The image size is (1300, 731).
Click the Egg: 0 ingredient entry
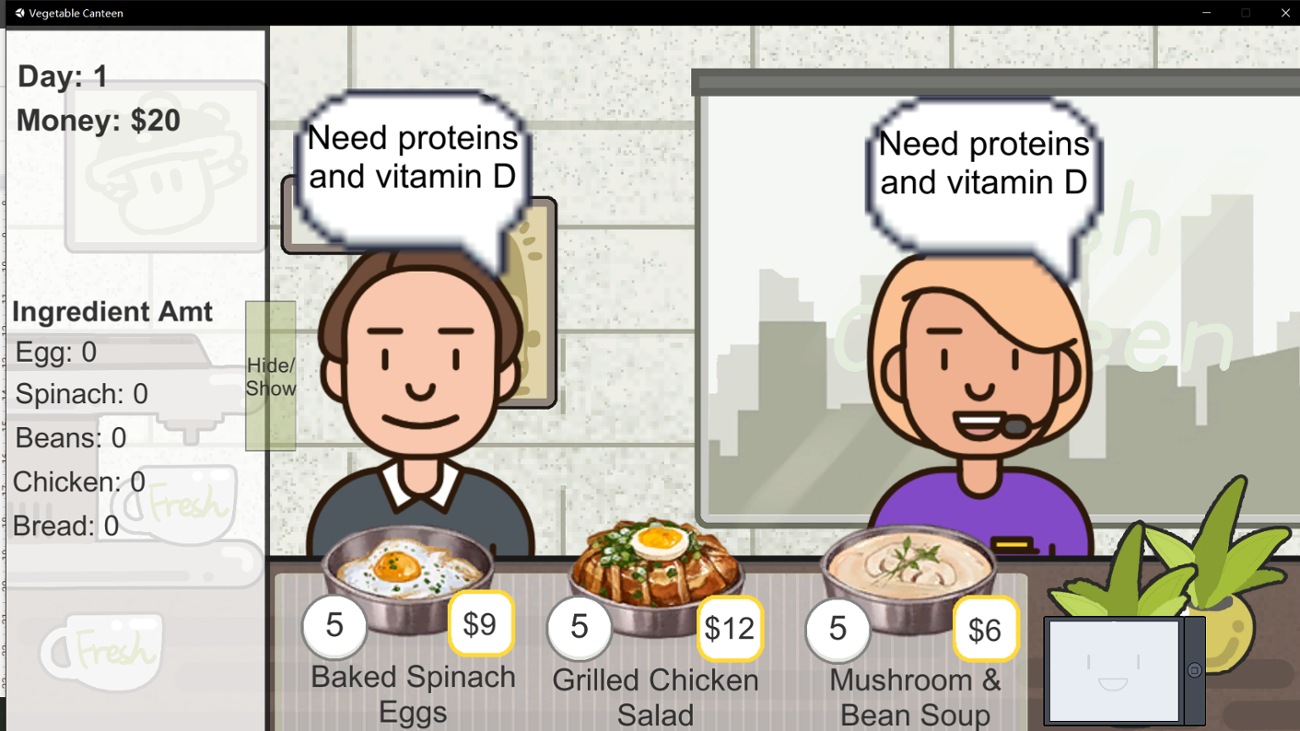point(50,352)
